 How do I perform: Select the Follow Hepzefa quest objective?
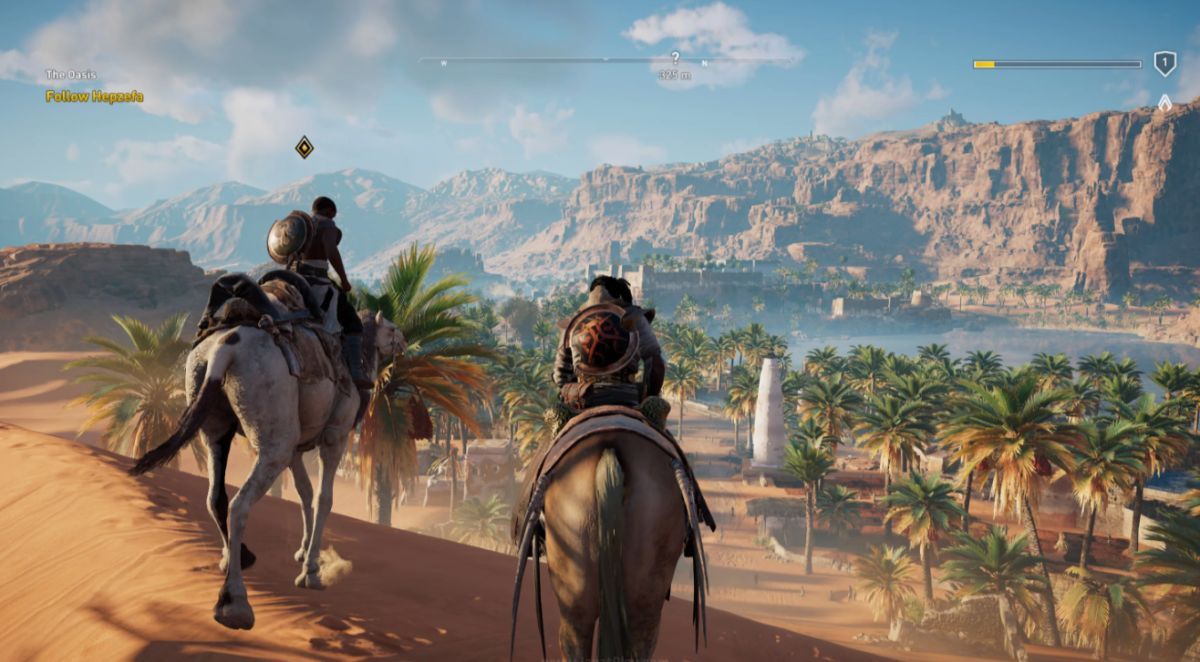pos(94,97)
